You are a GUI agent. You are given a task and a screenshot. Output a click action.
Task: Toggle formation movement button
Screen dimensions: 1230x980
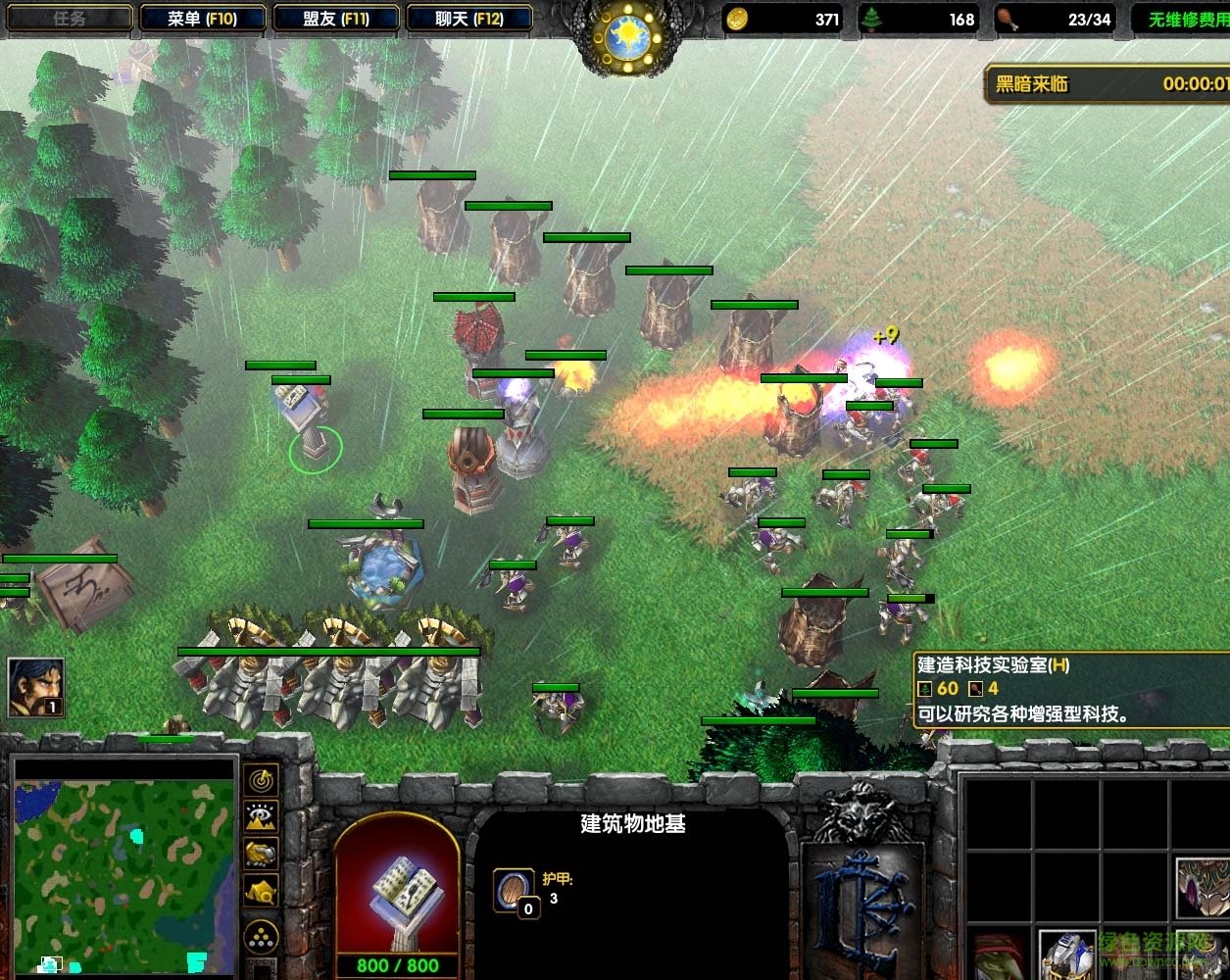pos(262,938)
